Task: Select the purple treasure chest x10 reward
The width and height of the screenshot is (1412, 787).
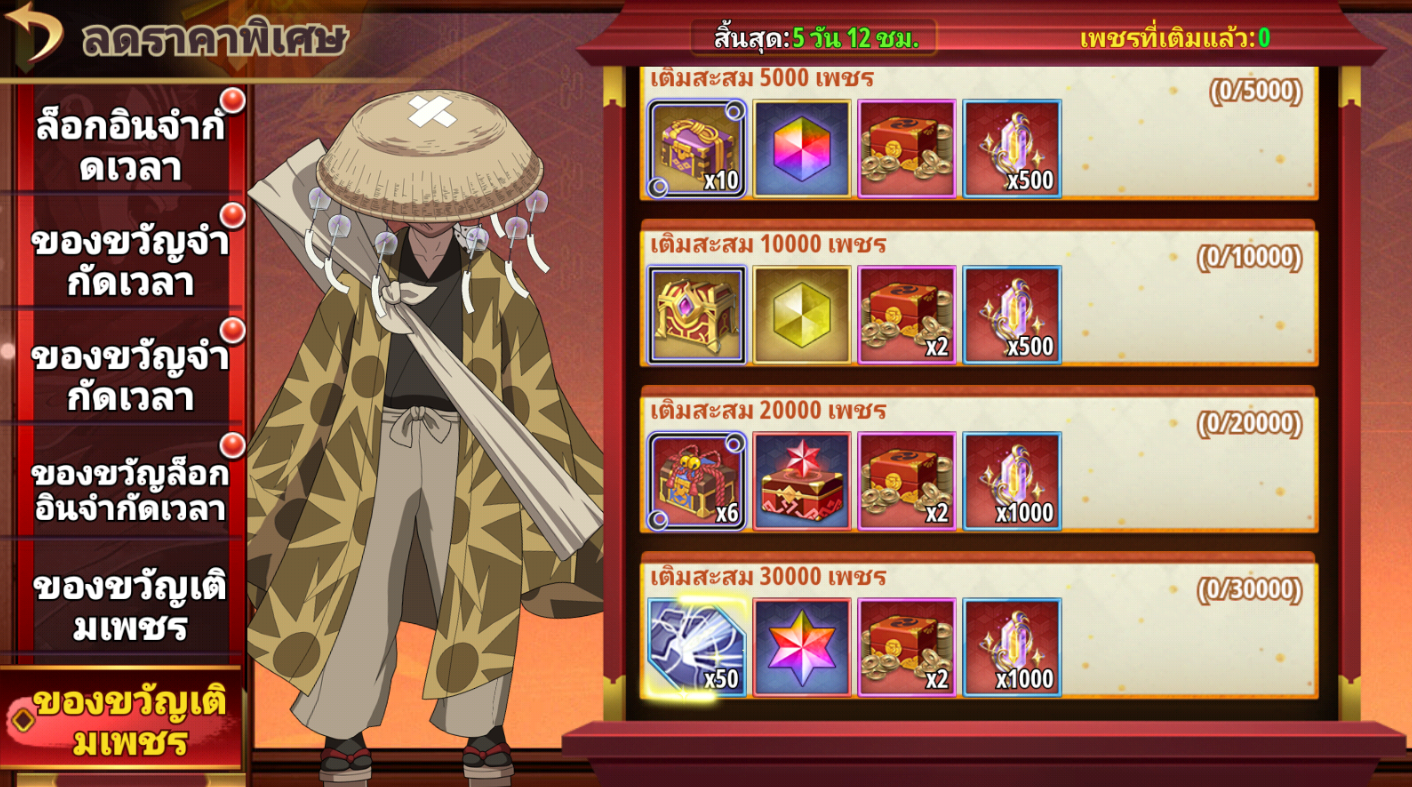Action: click(x=697, y=149)
